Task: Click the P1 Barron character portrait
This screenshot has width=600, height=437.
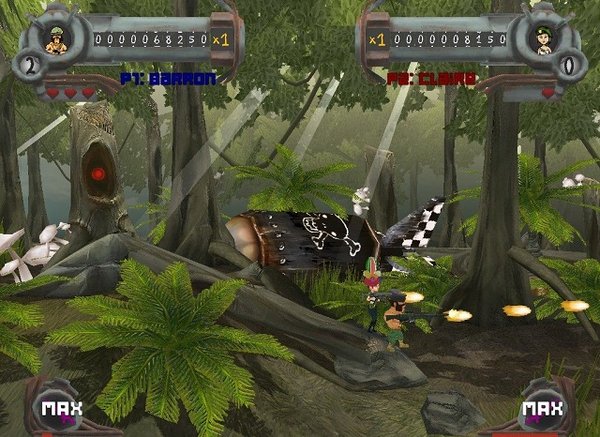Action: 57,40
